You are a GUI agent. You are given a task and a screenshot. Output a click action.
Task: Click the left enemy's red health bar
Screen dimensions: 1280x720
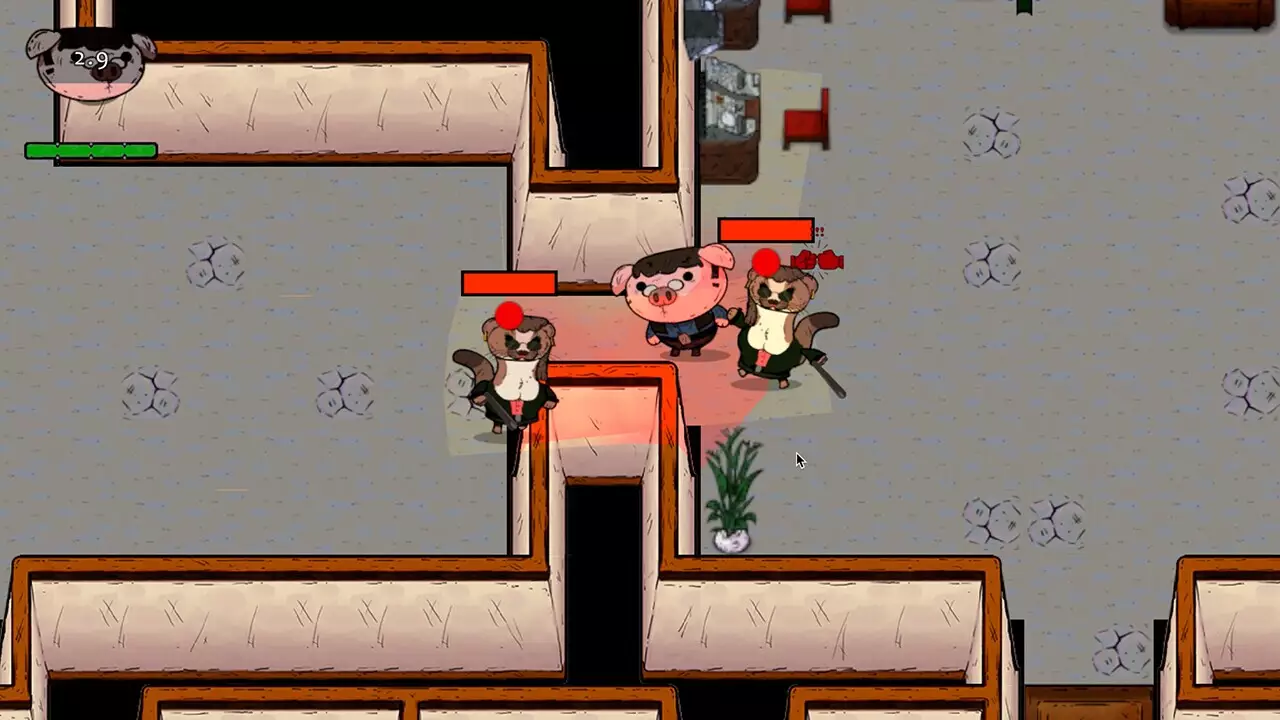pyautogui.click(x=508, y=284)
